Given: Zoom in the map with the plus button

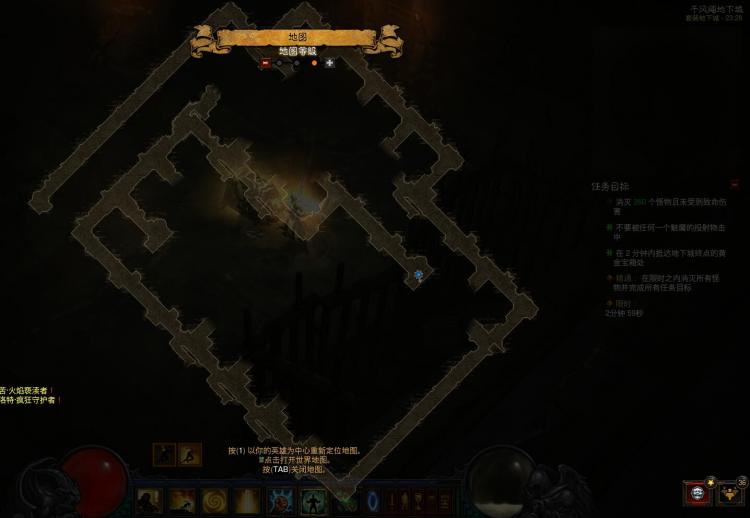Looking at the screenshot, I should (x=330, y=62).
